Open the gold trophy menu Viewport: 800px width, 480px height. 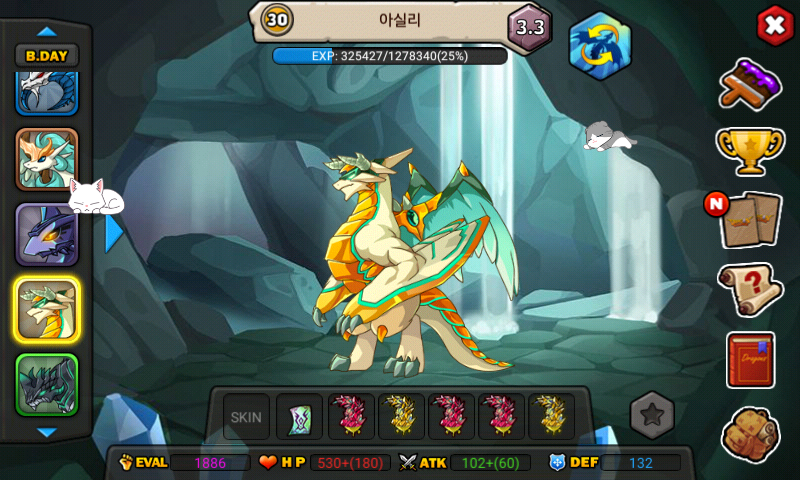749,150
